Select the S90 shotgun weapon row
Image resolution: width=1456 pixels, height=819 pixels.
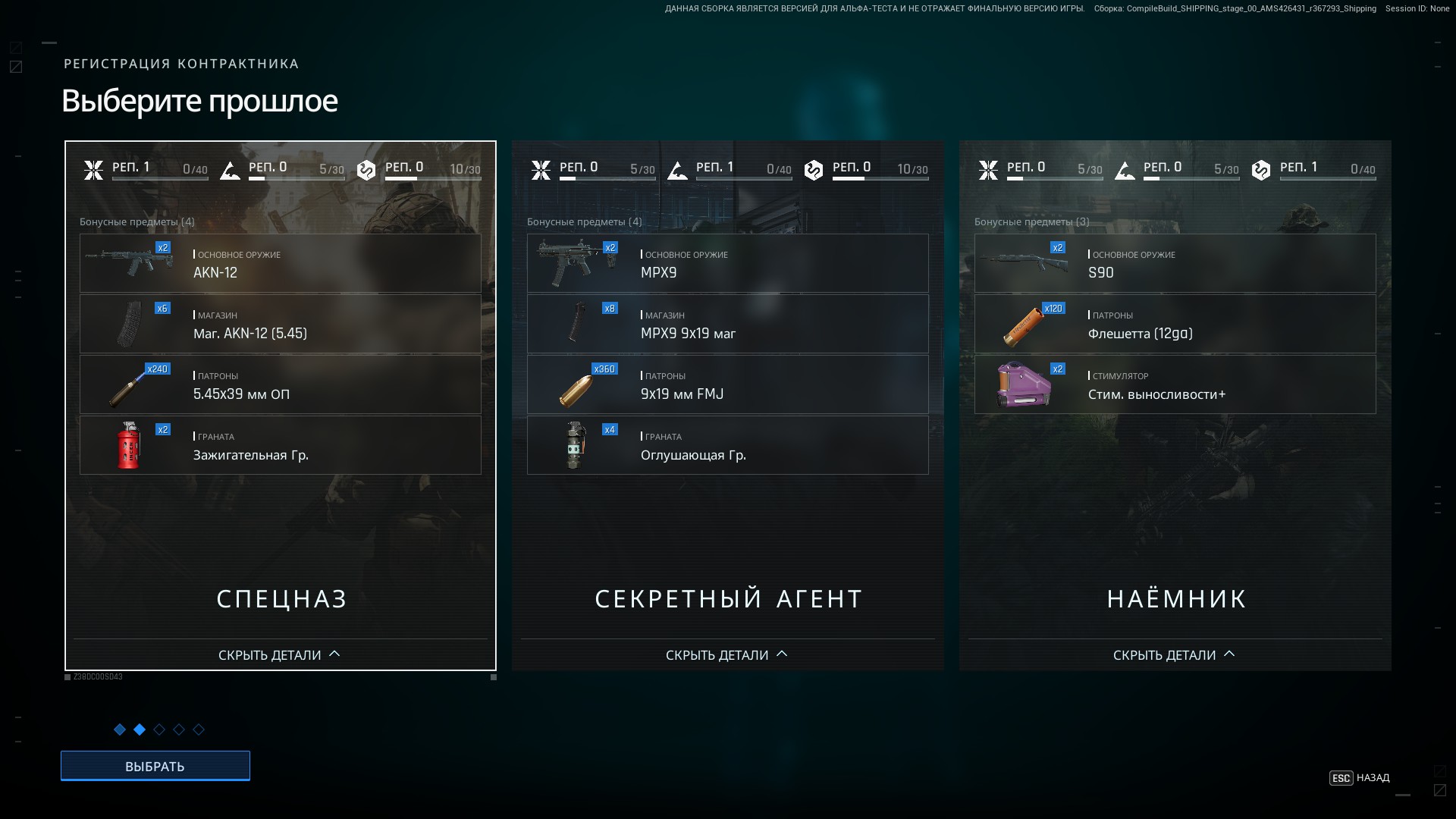[x=1175, y=263]
